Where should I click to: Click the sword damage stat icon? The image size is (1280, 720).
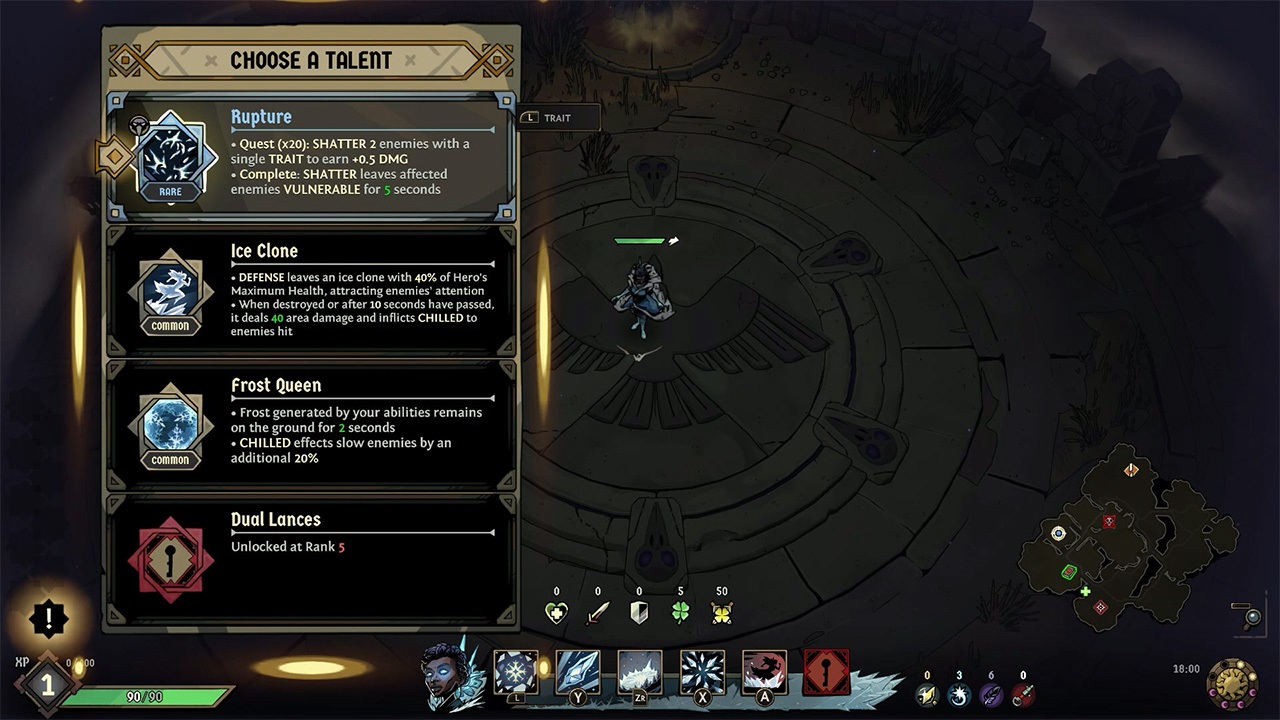(x=597, y=611)
